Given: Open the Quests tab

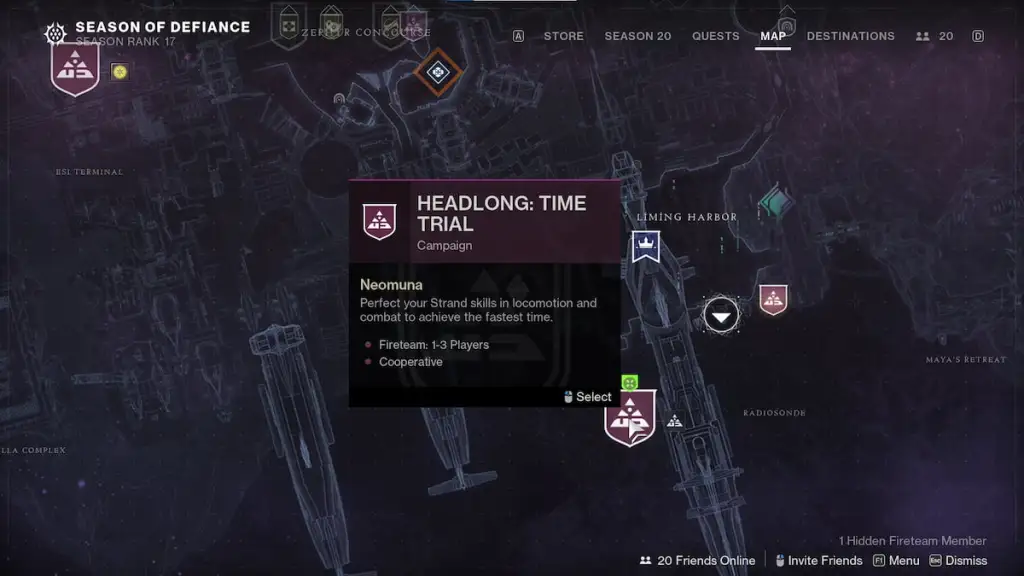Looking at the screenshot, I should [716, 36].
